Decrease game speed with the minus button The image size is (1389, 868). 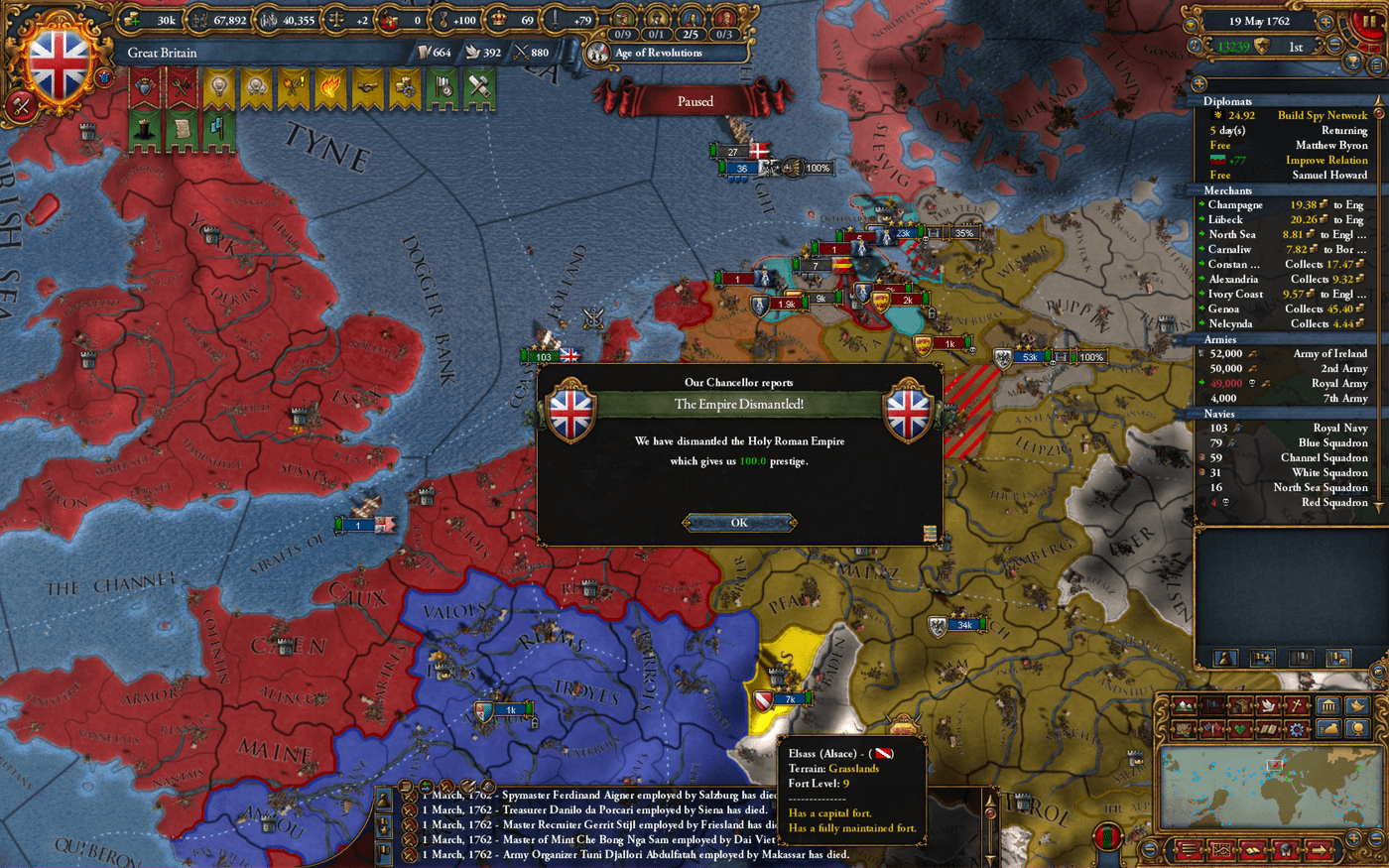[x=1335, y=45]
